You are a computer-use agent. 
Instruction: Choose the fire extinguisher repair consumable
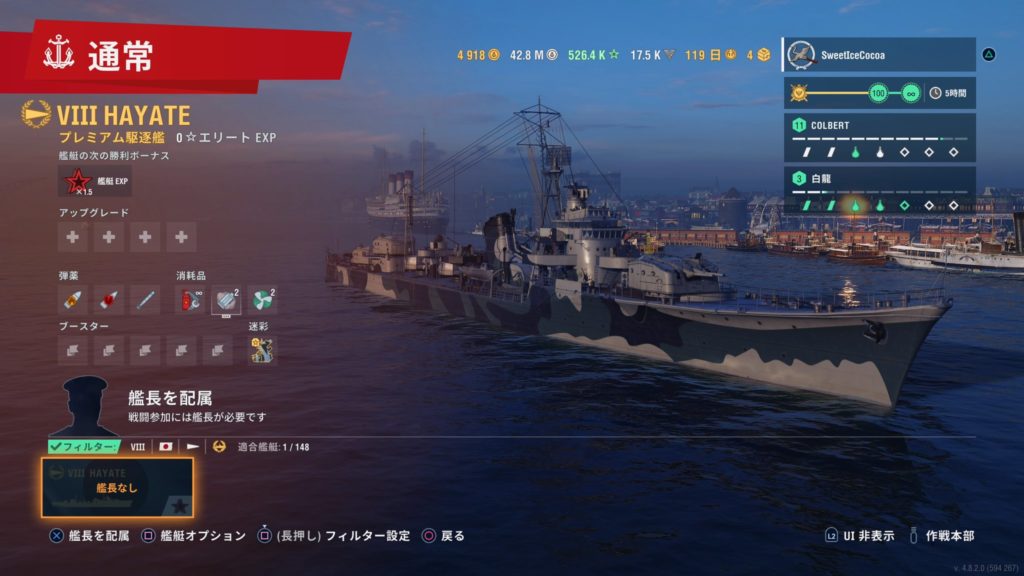click(x=190, y=299)
